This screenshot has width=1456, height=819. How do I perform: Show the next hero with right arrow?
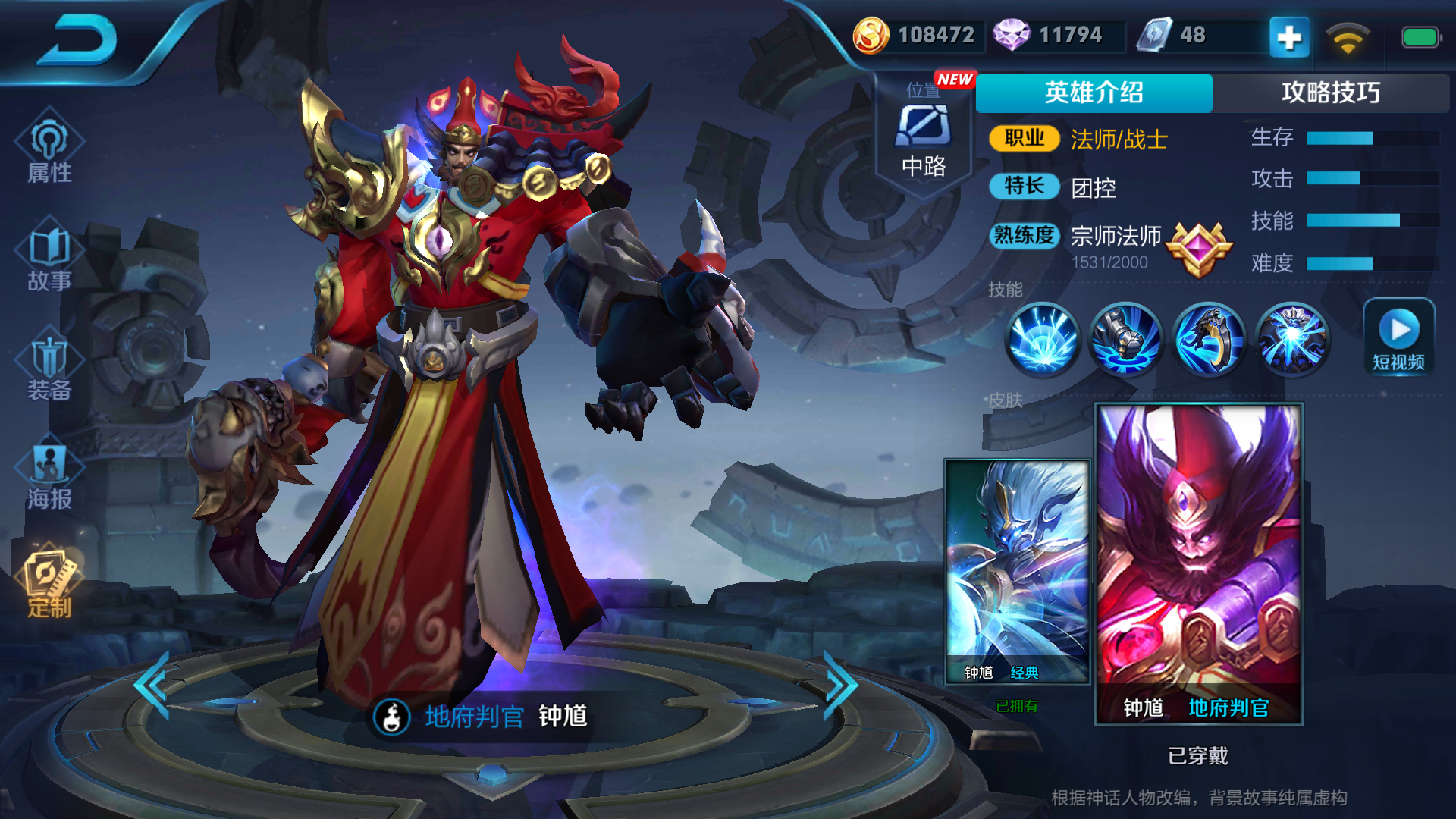840,685
